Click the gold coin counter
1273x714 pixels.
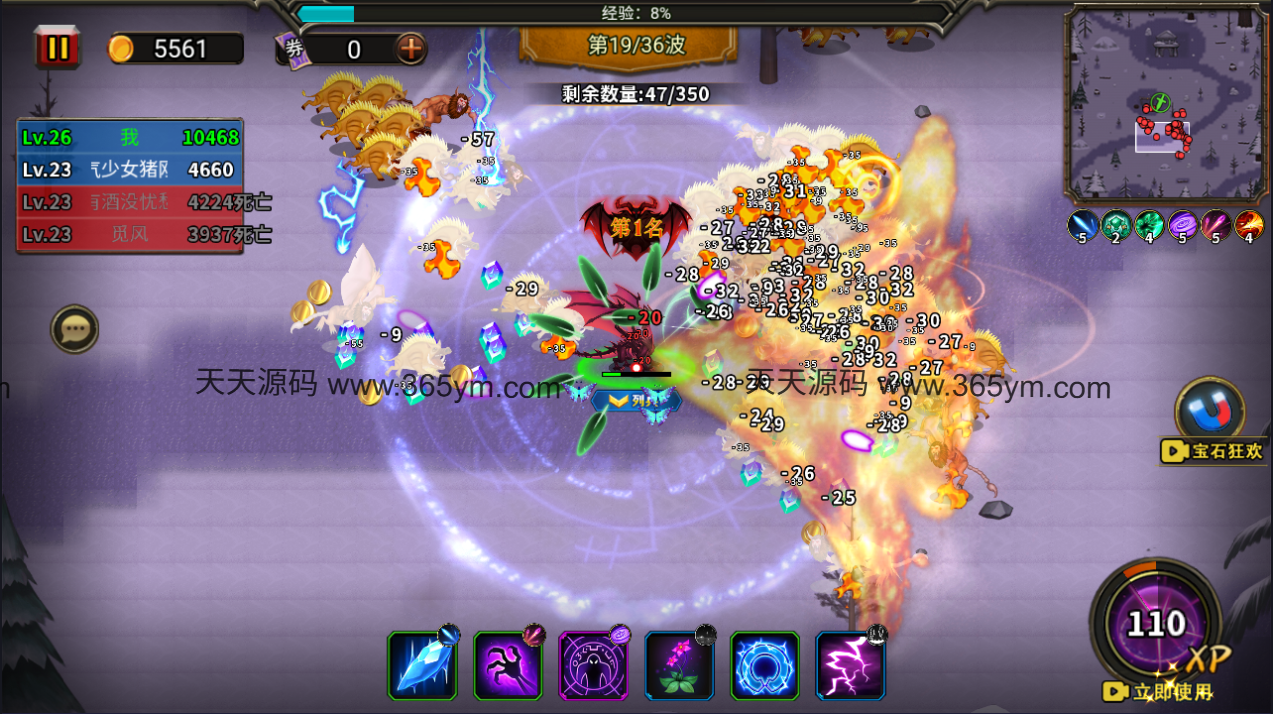pyautogui.click(x=175, y=49)
